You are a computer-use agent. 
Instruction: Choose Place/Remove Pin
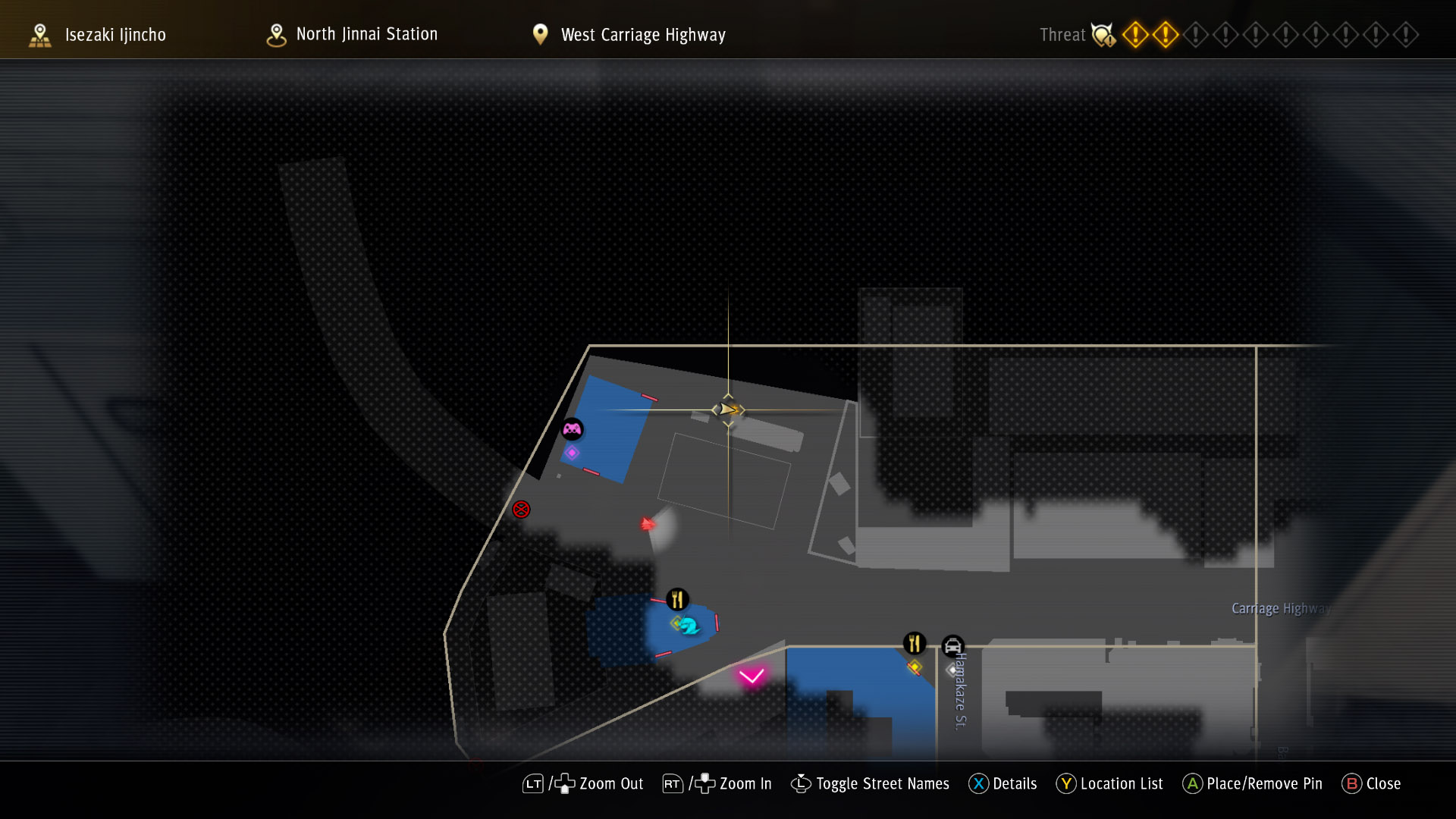(1252, 784)
